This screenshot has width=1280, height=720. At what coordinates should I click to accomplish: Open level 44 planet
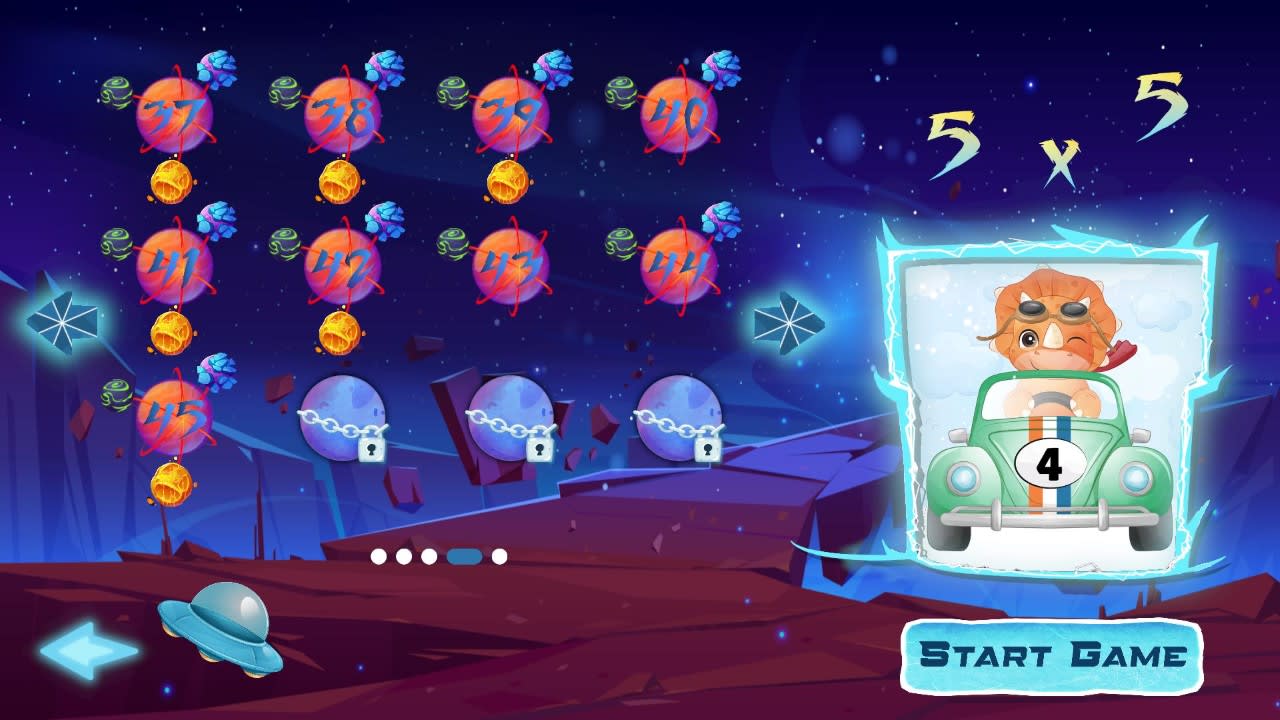680,265
